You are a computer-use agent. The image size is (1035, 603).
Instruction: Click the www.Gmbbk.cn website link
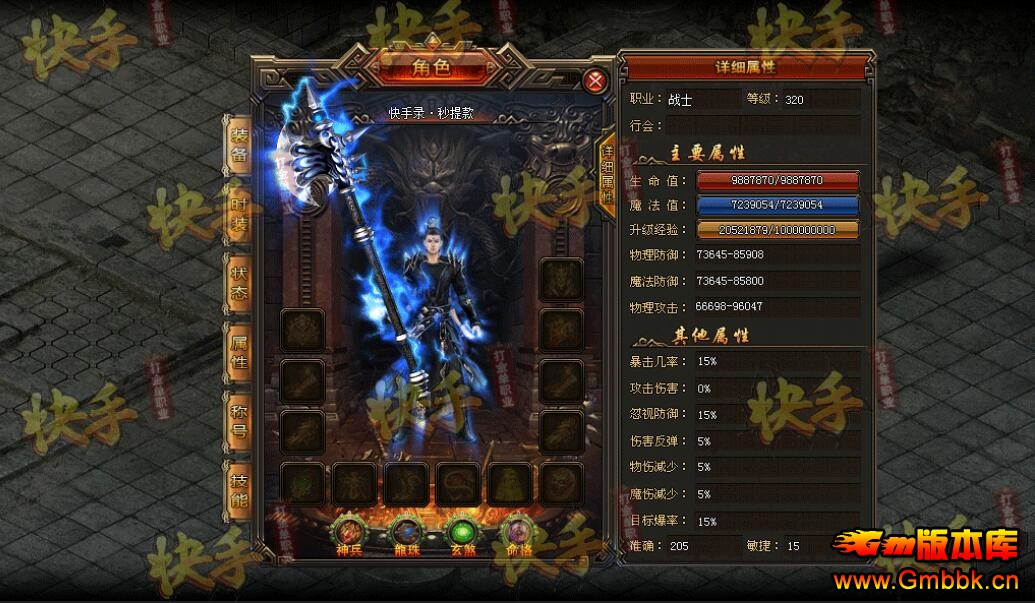pyautogui.click(x=927, y=580)
